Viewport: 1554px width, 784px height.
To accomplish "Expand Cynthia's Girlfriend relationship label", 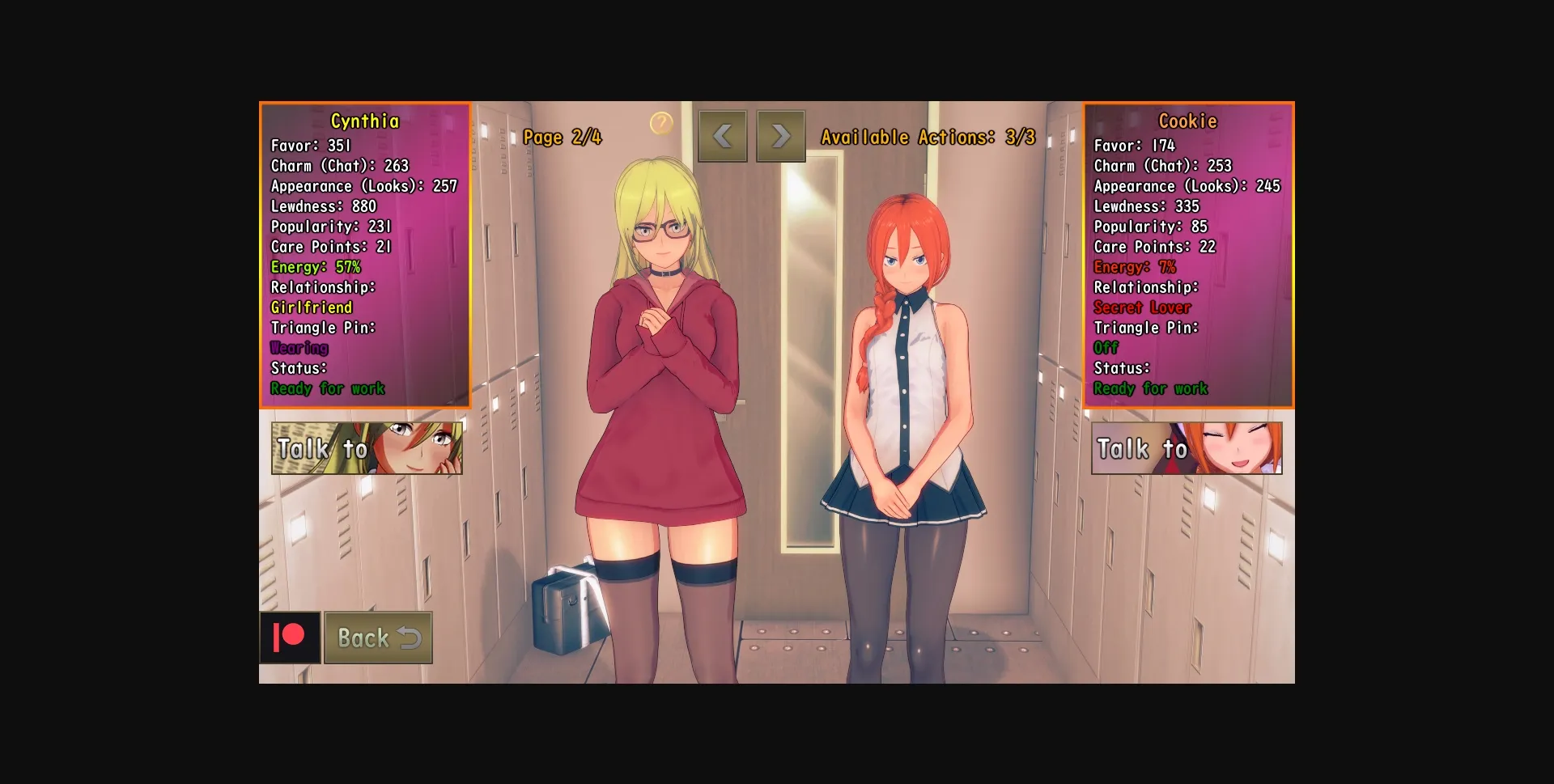I will (311, 307).
